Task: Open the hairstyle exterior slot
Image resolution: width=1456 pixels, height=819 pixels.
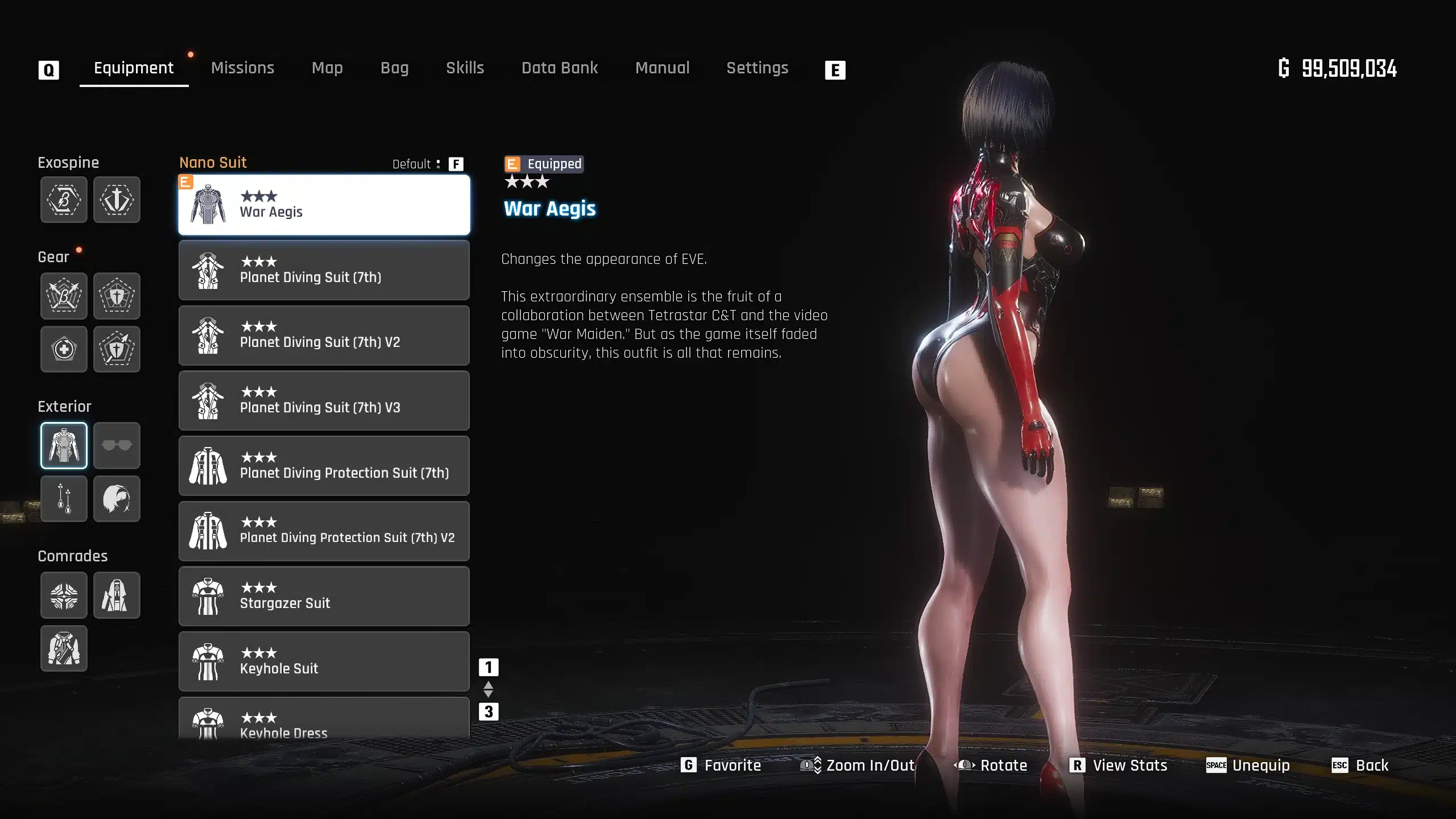Action: point(117,499)
